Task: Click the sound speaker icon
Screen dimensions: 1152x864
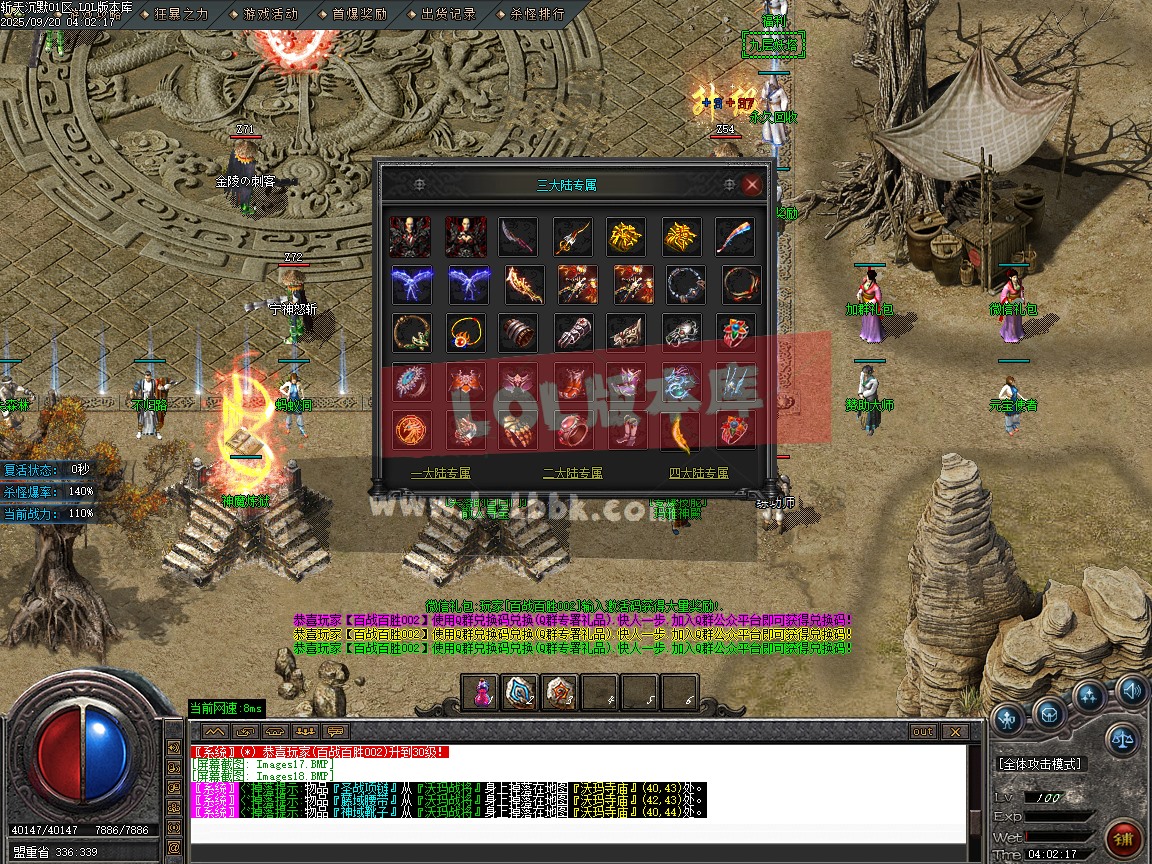Action: pyautogui.click(x=1132, y=690)
